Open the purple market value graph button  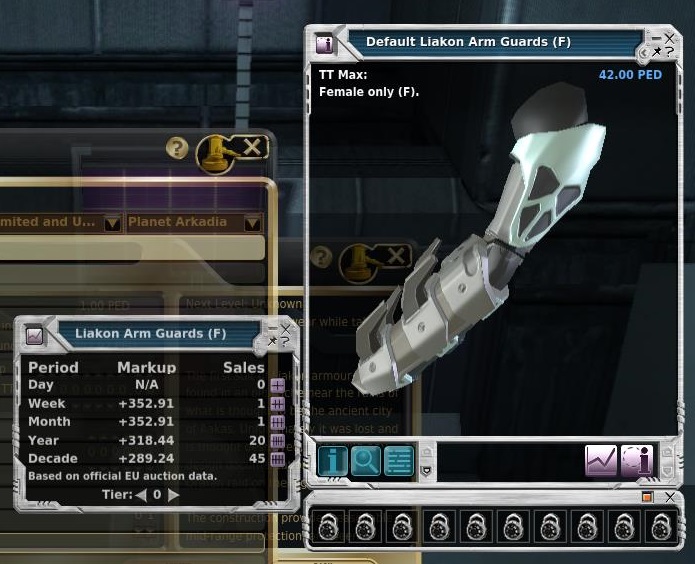(x=601, y=460)
